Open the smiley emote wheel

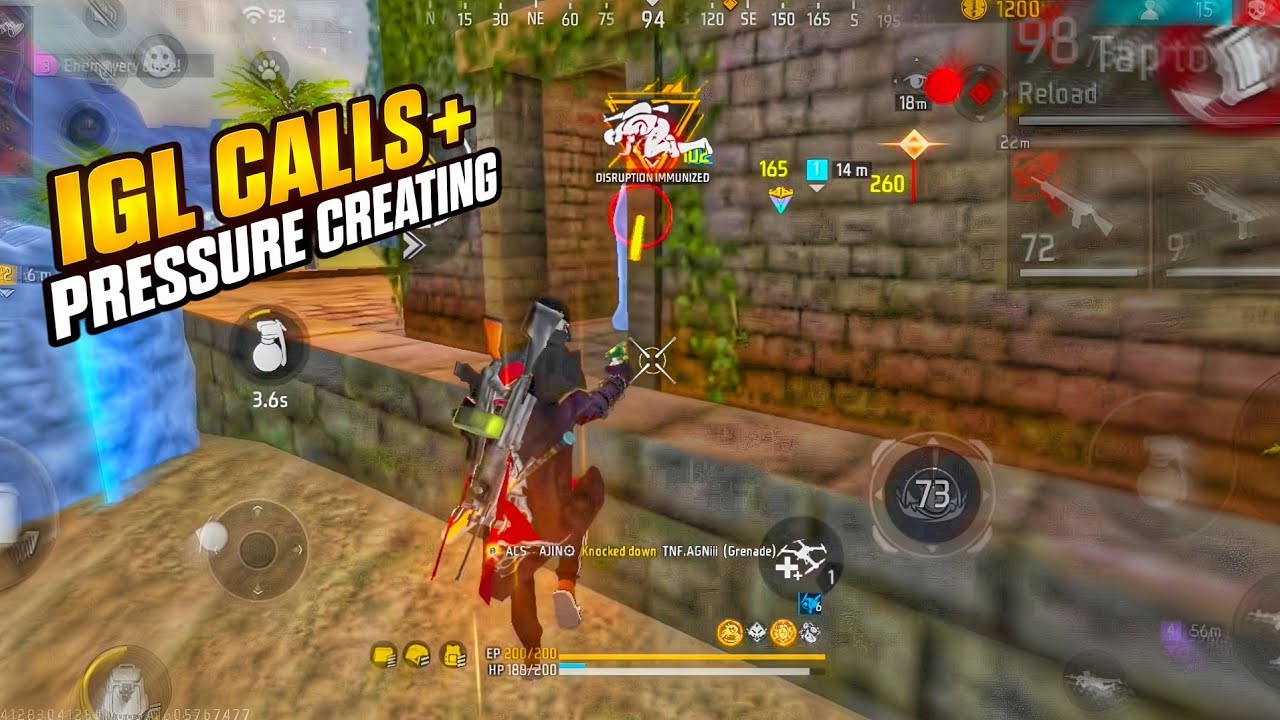158,54
